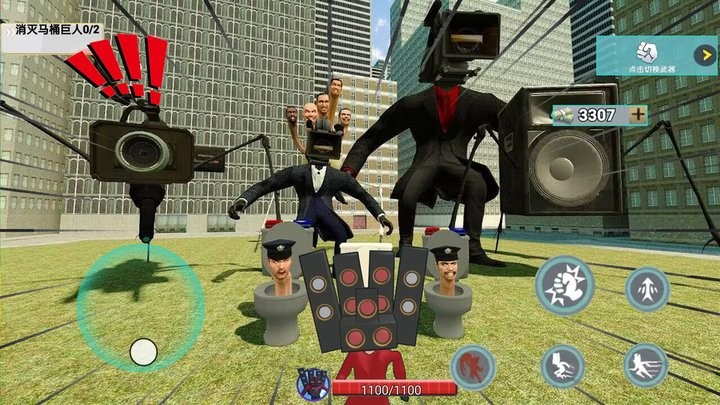Image resolution: width=720 pixels, height=405 pixels.
Task: Use the upward arrow jump button
Action: tap(647, 289)
